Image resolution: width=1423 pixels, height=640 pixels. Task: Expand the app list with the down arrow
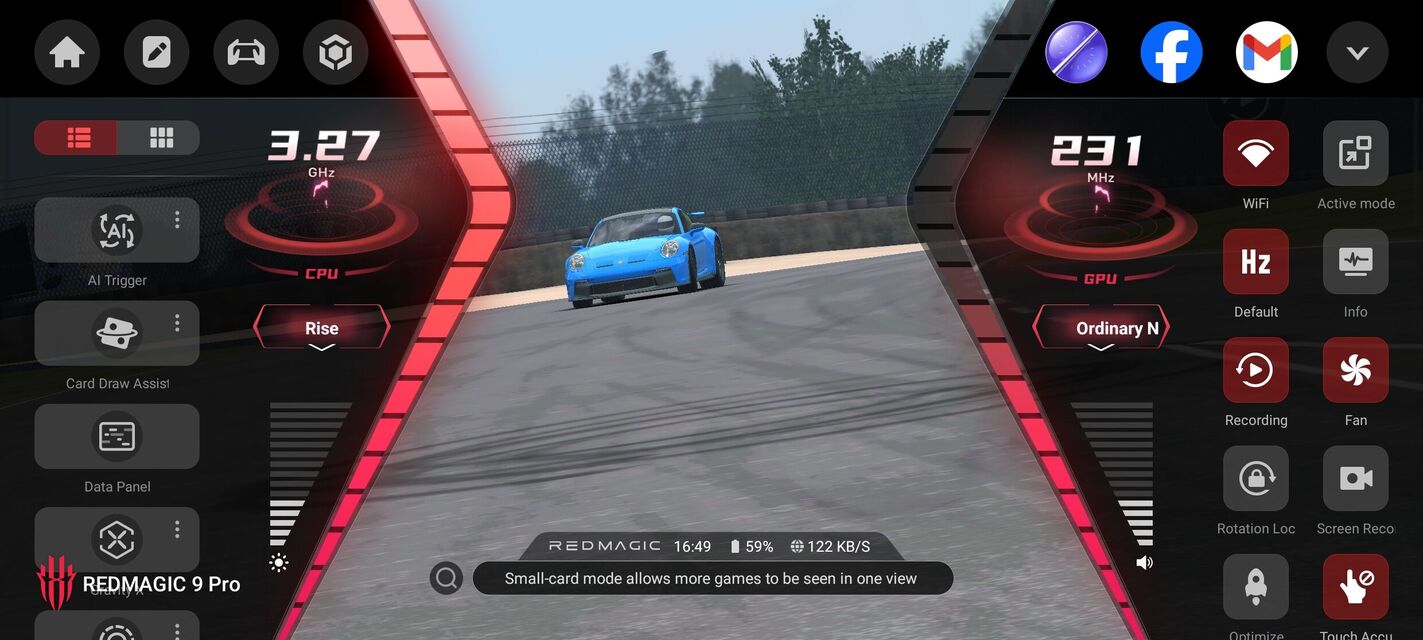1357,52
